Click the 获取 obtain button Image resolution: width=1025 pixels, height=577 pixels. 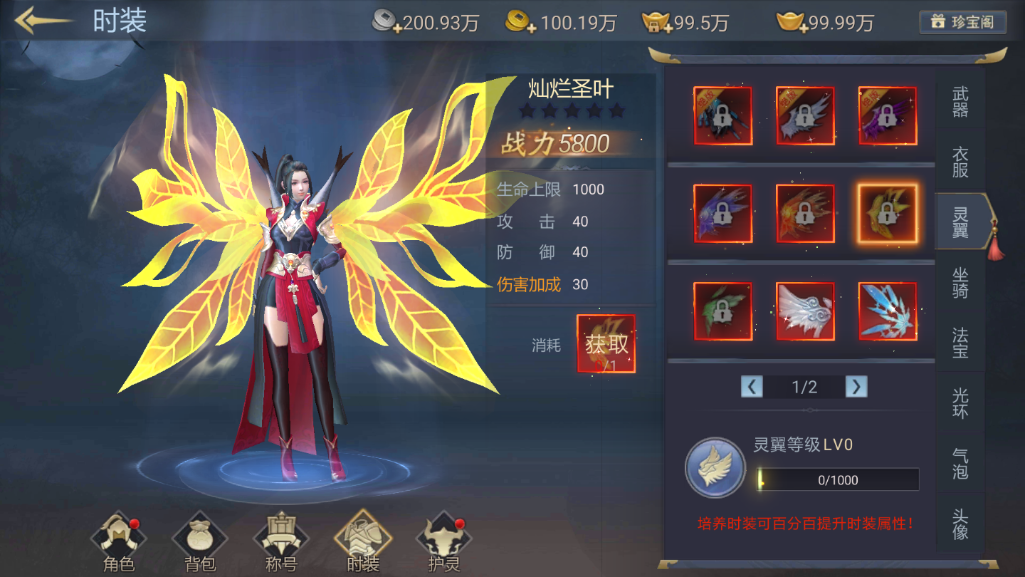(x=606, y=345)
